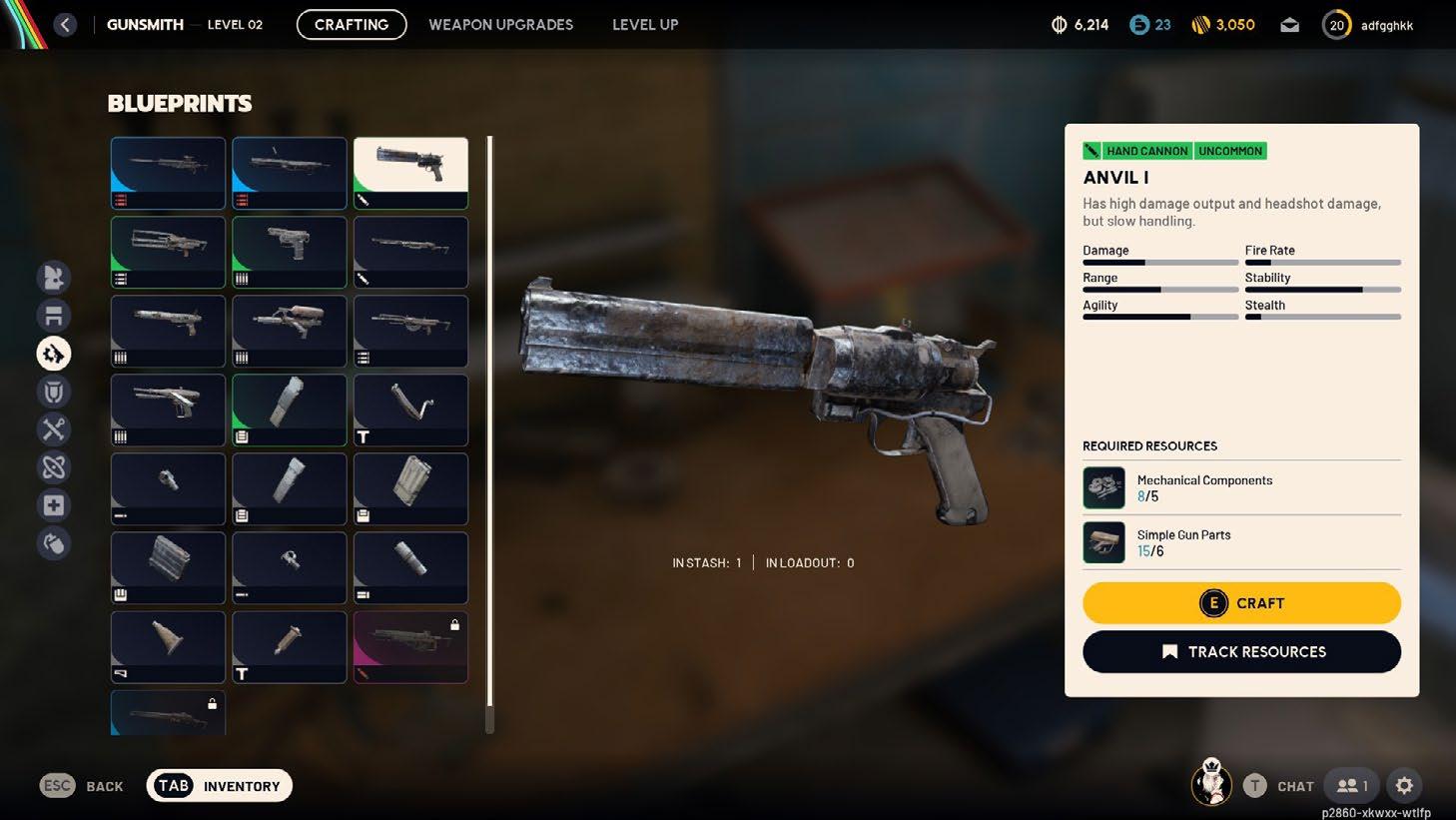Switch to the Weapon Upgrades tab
Image resolution: width=1456 pixels, height=820 pixels.
click(x=500, y=25)
